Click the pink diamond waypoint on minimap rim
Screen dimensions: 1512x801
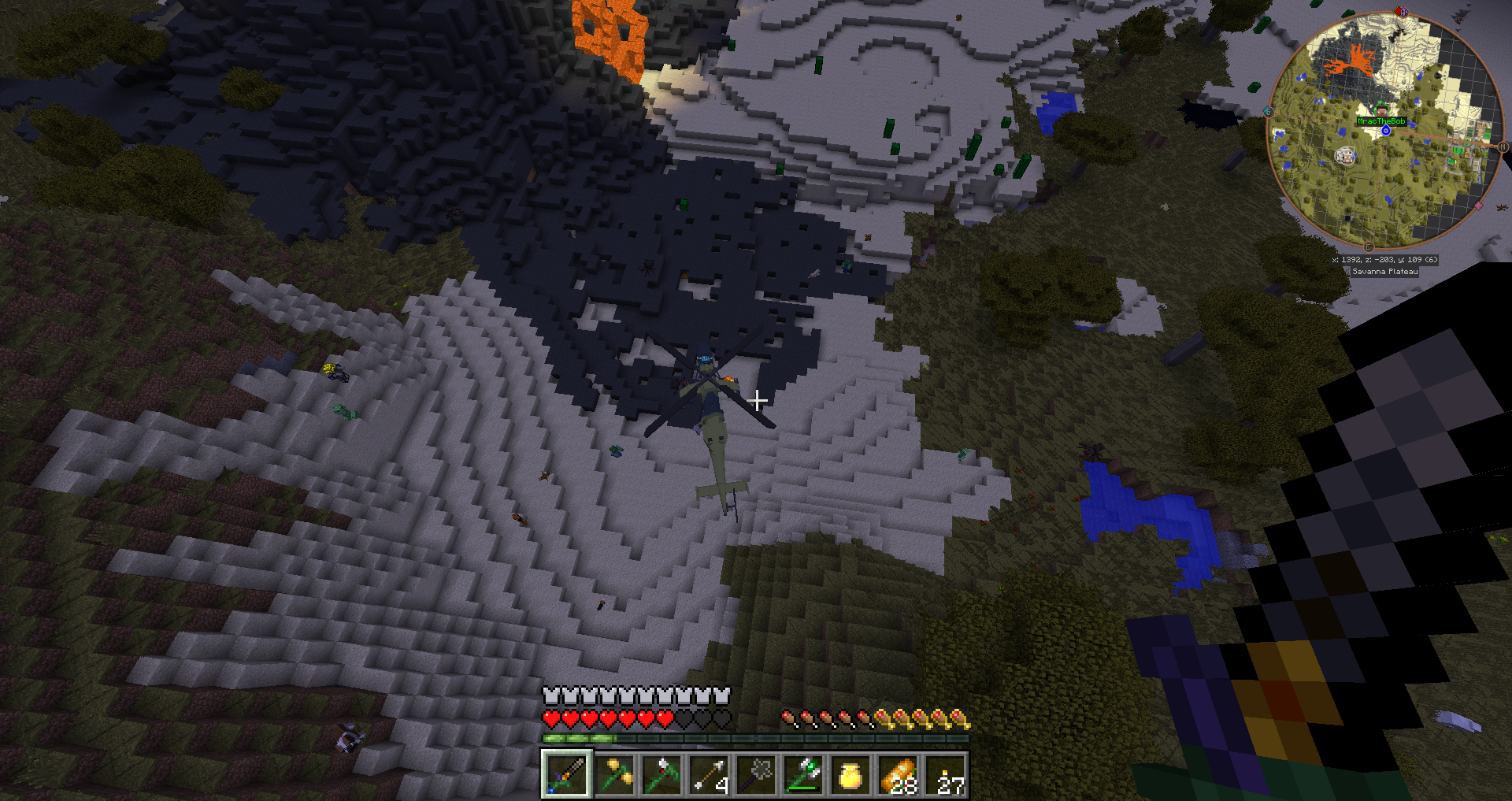(x=1478, y=206)
